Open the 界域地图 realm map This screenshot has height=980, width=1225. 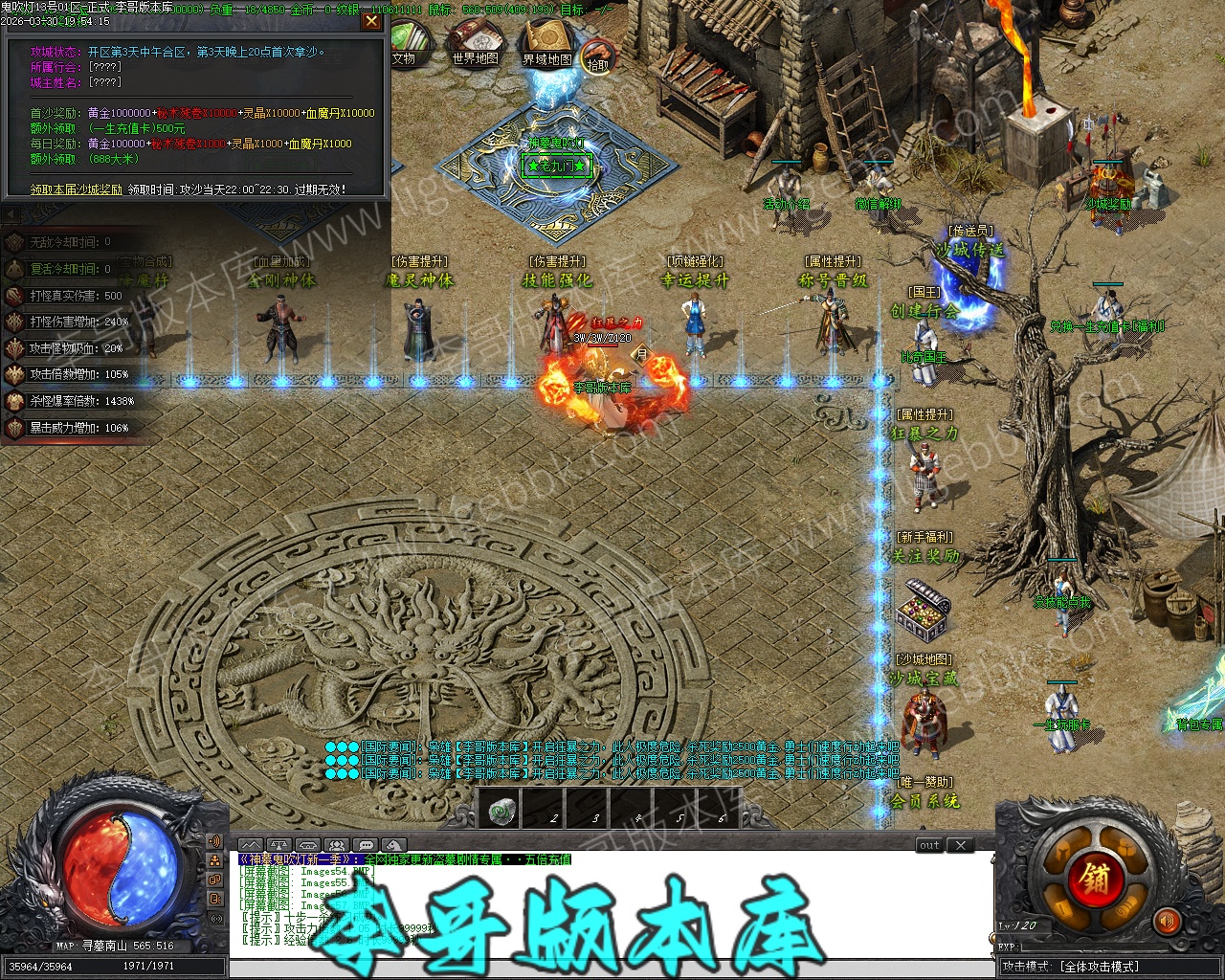pyautogui.click(x=546, y=46)
